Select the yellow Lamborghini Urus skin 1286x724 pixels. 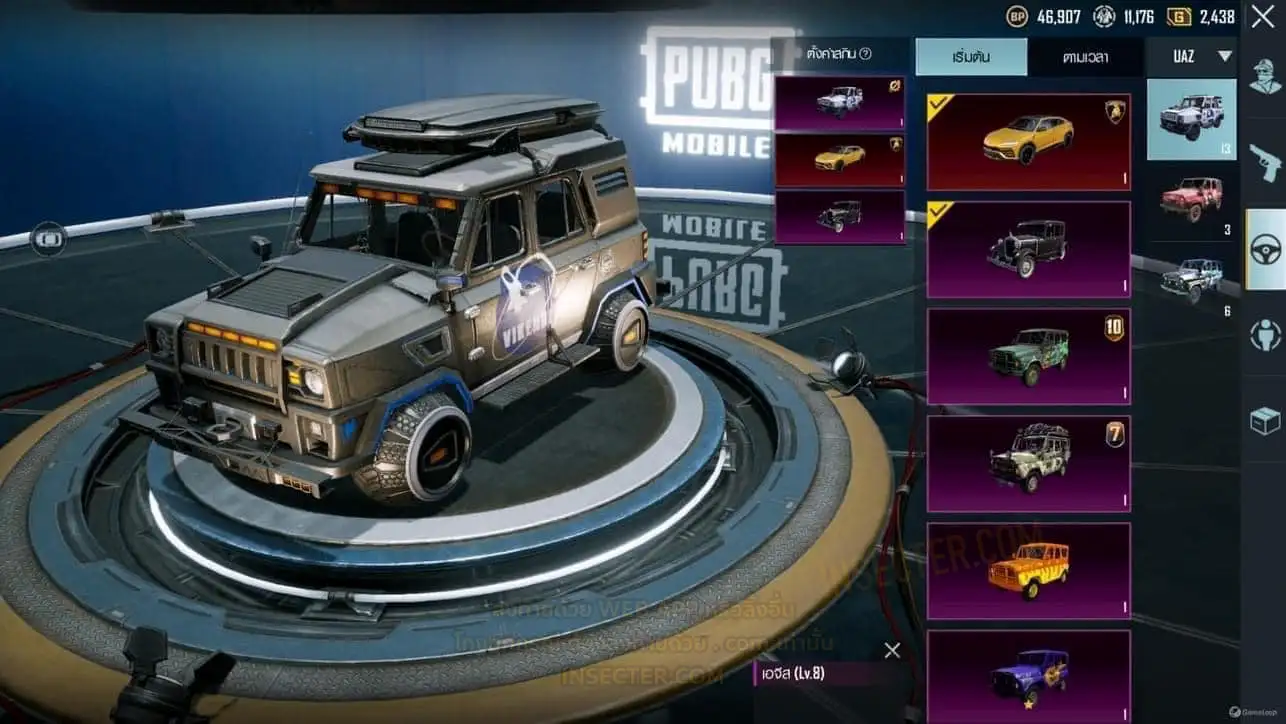point(1028,141)
